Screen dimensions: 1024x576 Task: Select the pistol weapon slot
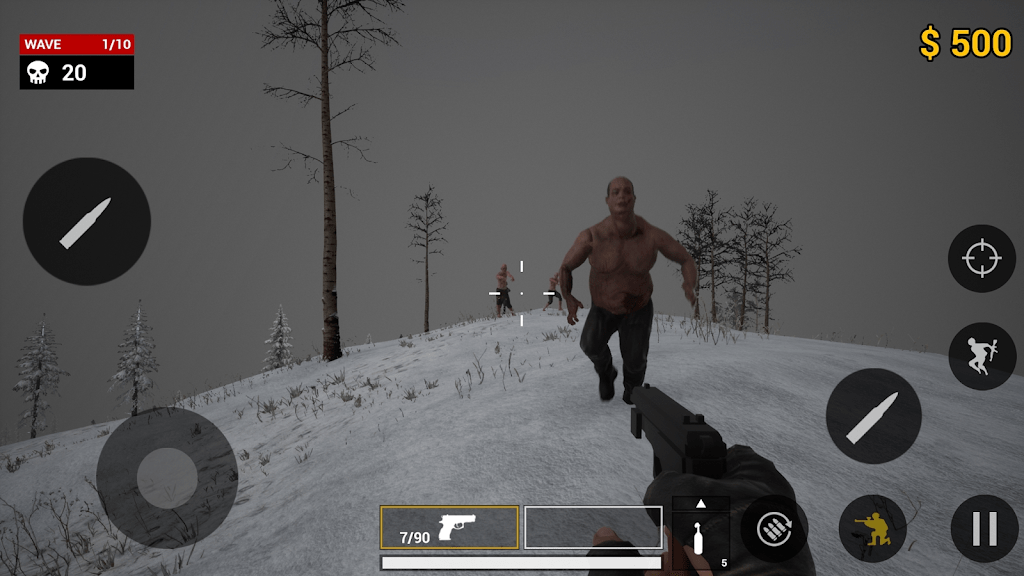(449, 527)
